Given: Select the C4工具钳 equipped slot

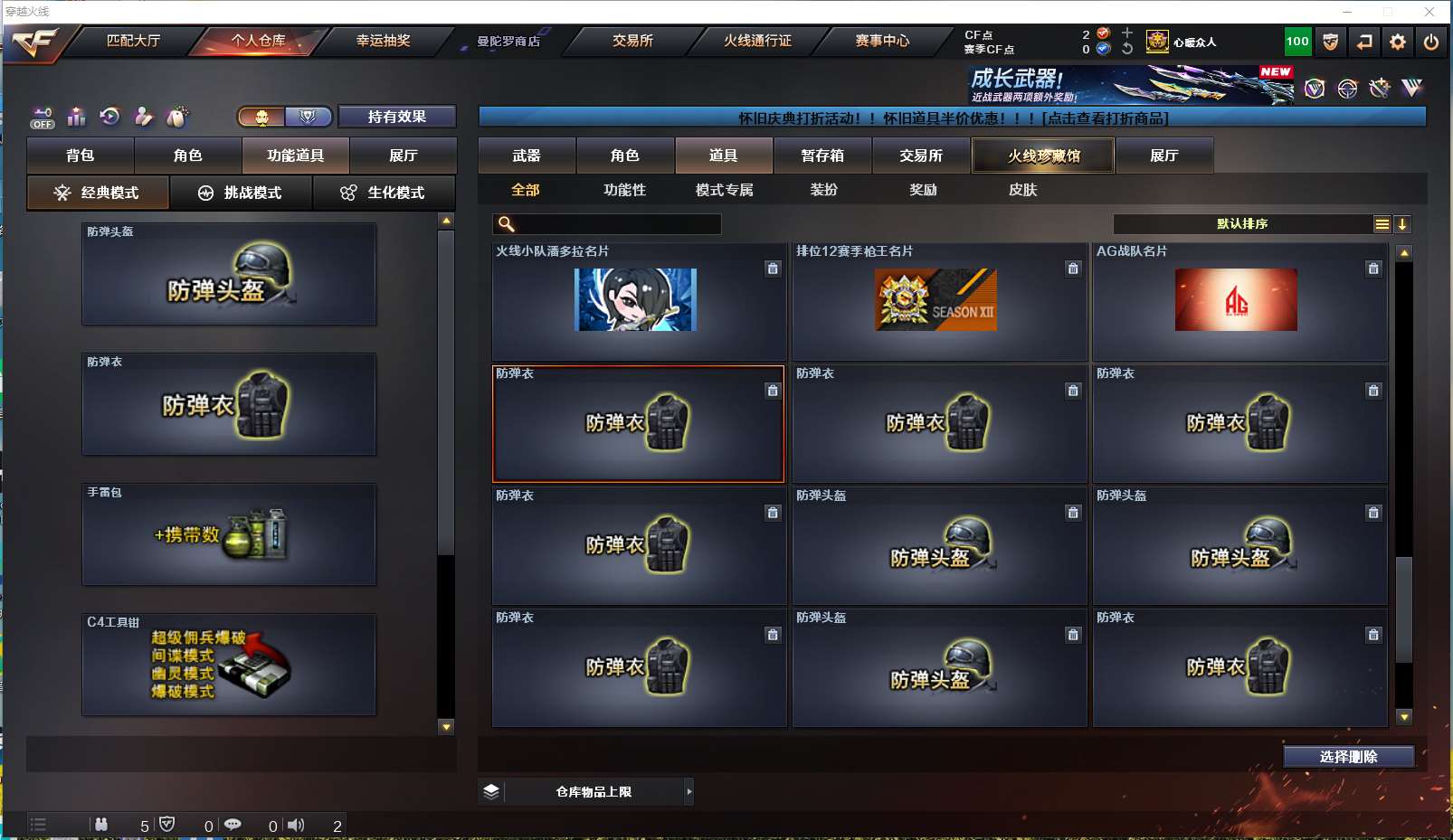Looking at the screenshot, I should click(229, 665).
